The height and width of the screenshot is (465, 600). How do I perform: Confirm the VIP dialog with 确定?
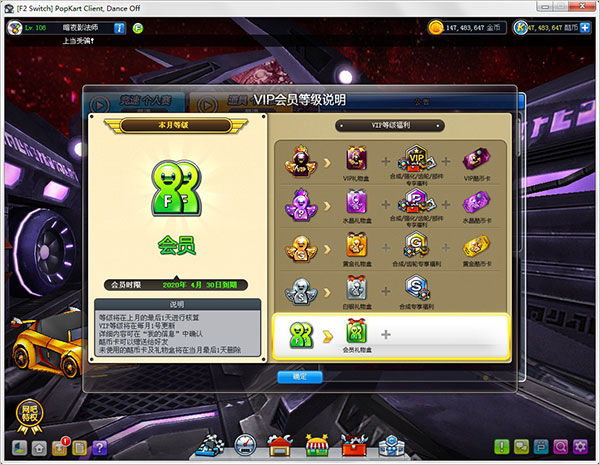point(300,377)
